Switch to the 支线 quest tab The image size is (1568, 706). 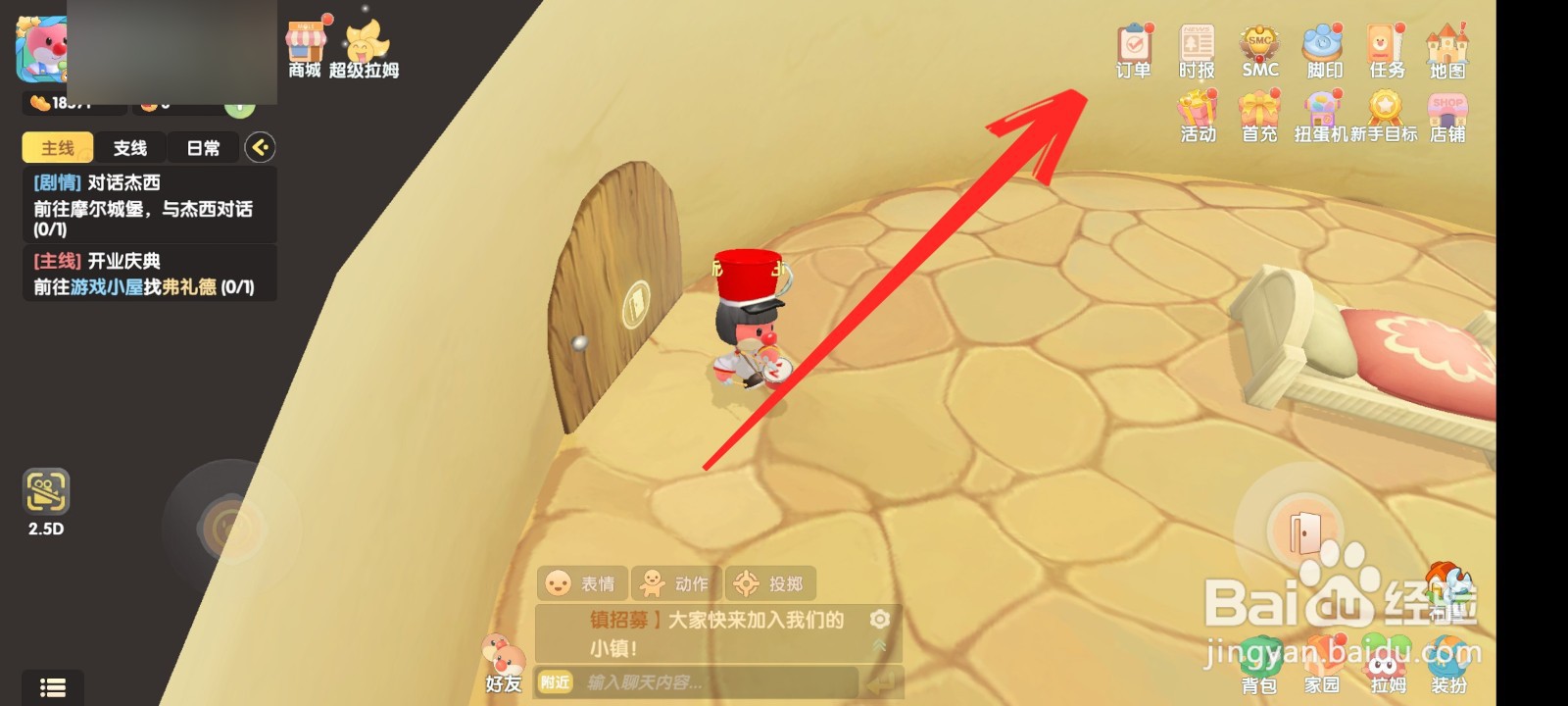tap(131, 147)
